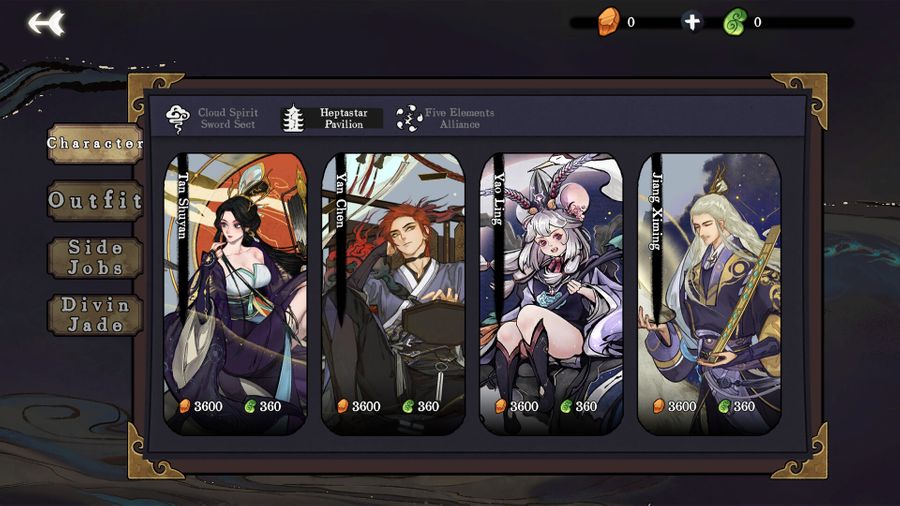Add currency with the plus button
Screen dimensions: 900x506
tap(692, 22)
